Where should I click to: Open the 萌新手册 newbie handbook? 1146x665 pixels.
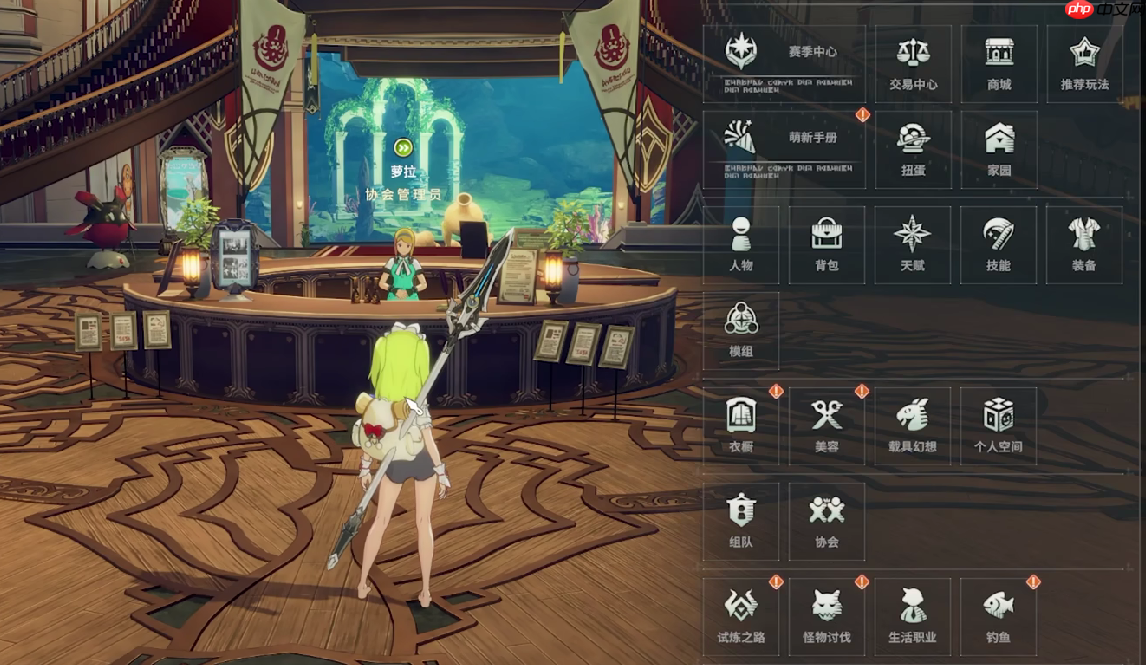(784, 149)
